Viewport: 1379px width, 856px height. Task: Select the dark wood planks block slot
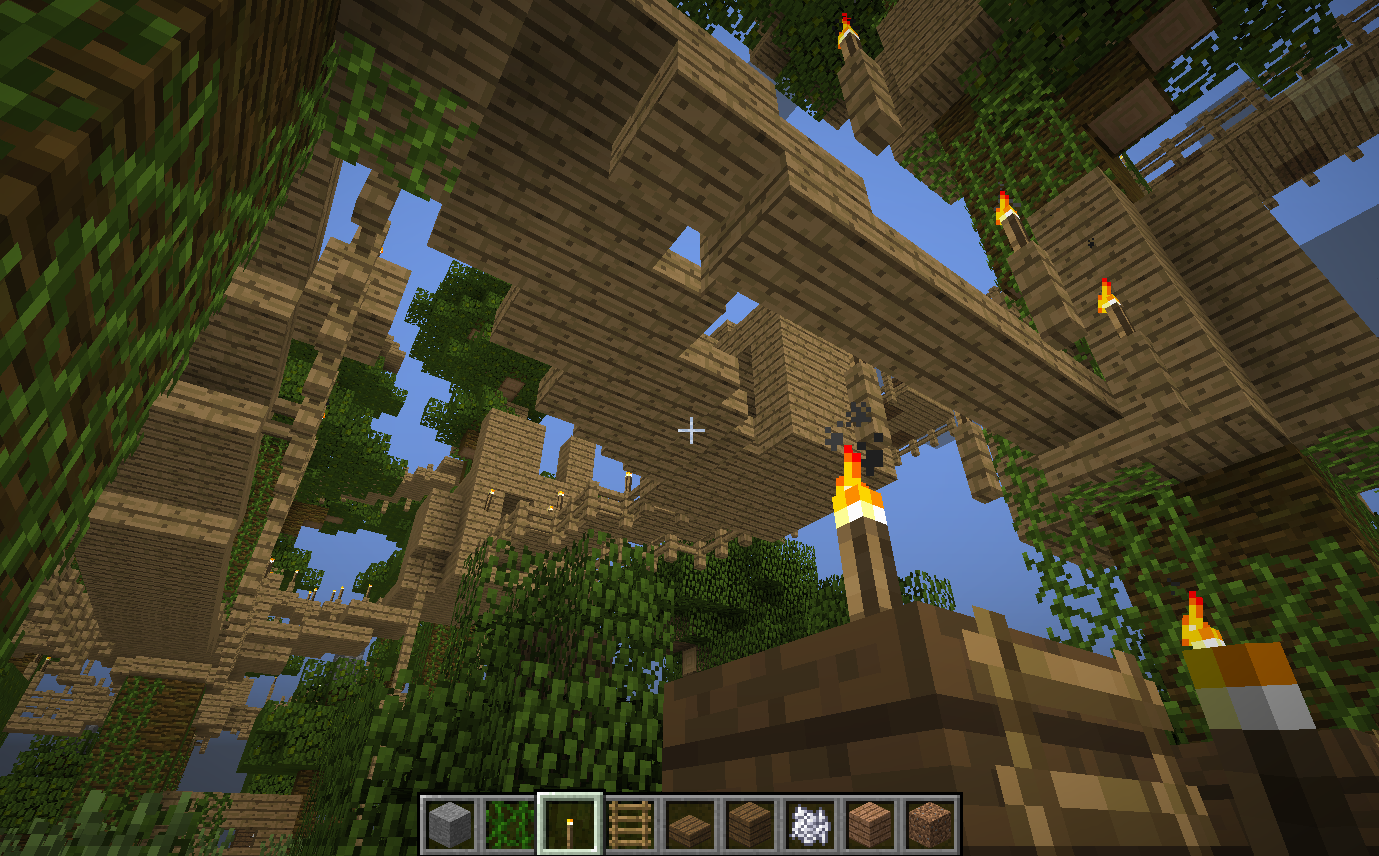(x=750, y=825)
